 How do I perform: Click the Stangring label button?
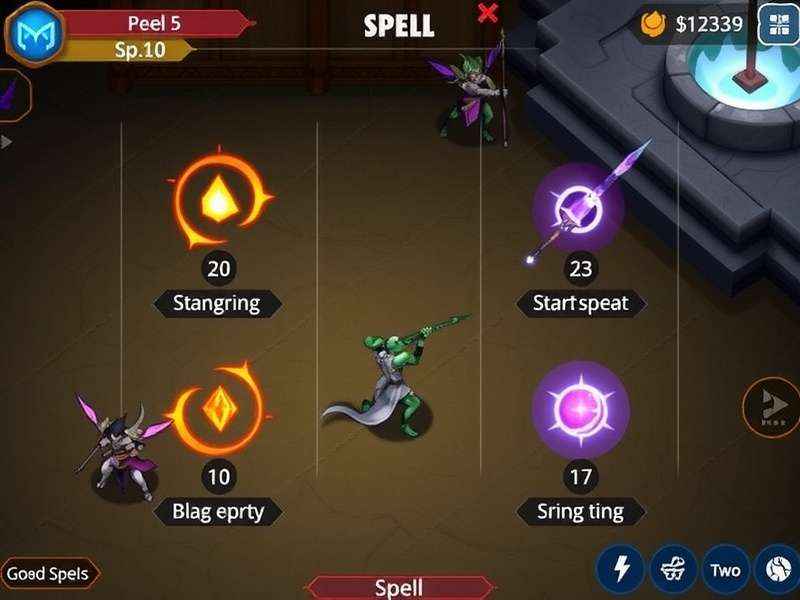[x=217, y=303]
